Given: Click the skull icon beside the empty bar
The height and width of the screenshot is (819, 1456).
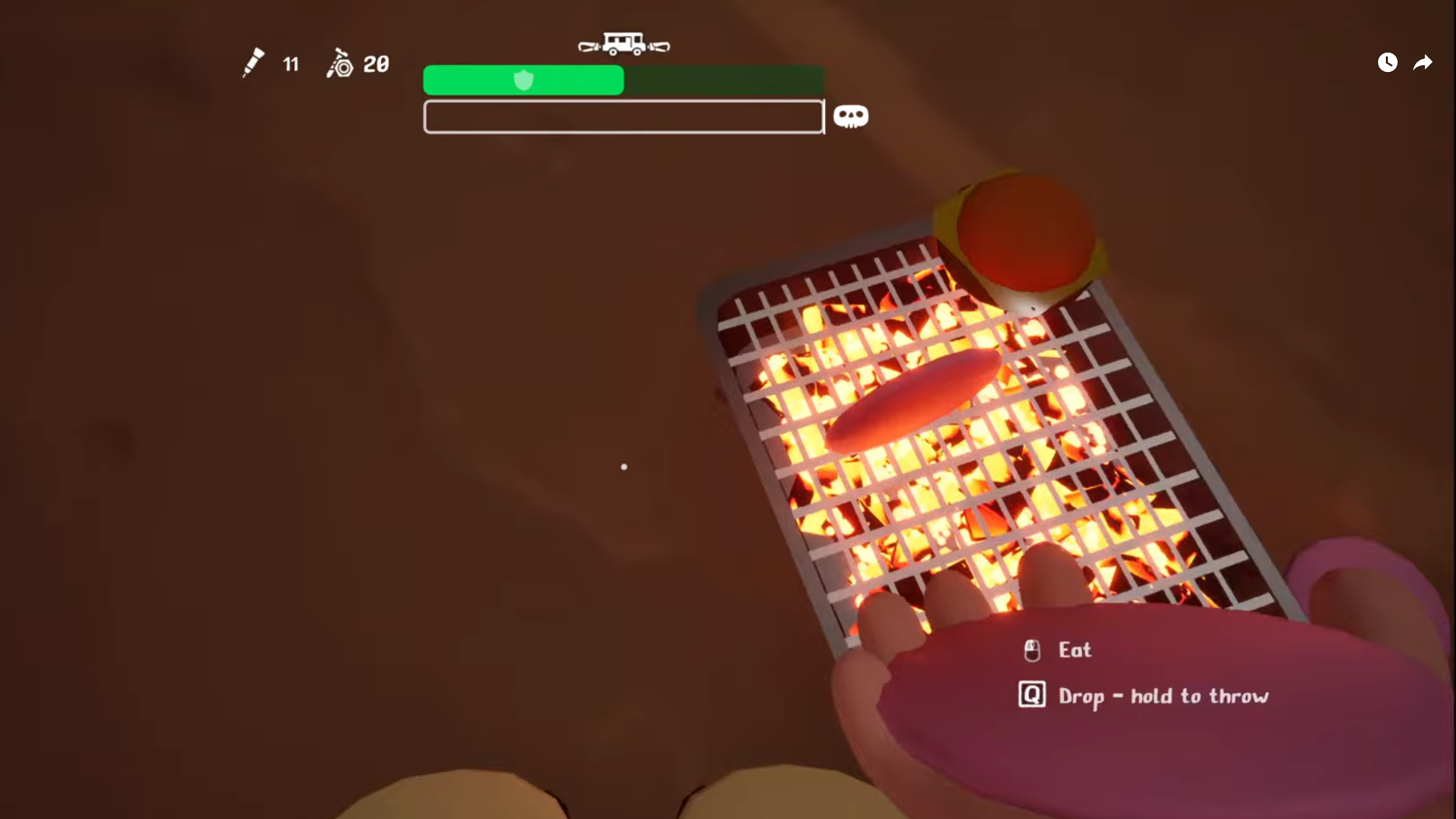Looking at the screenshot, I should click(850, 117).
